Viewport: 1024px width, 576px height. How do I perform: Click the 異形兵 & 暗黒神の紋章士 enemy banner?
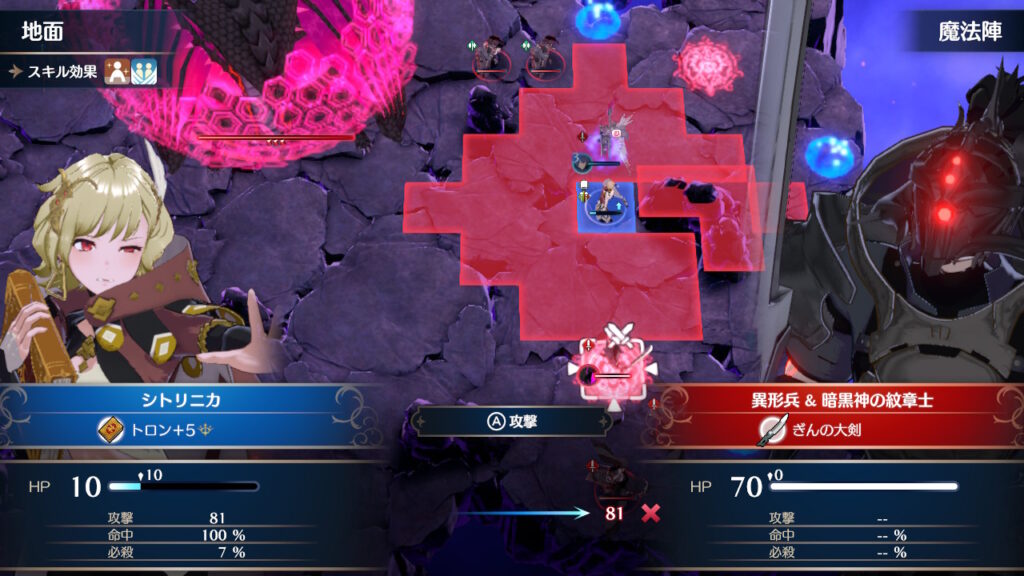pyautogui.click(x=833, y=399)
